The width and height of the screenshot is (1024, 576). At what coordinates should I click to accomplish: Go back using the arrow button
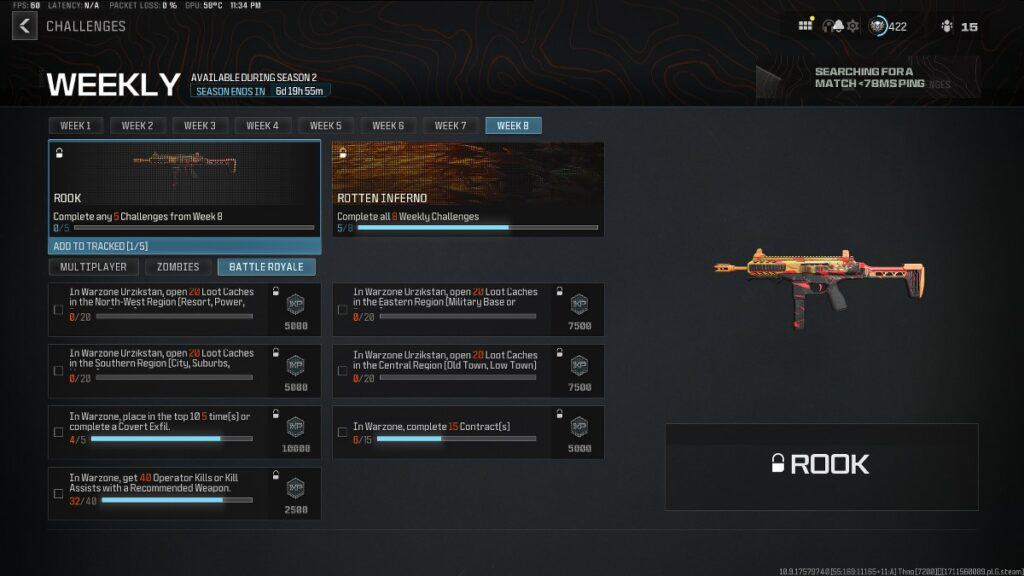(24, 25)
